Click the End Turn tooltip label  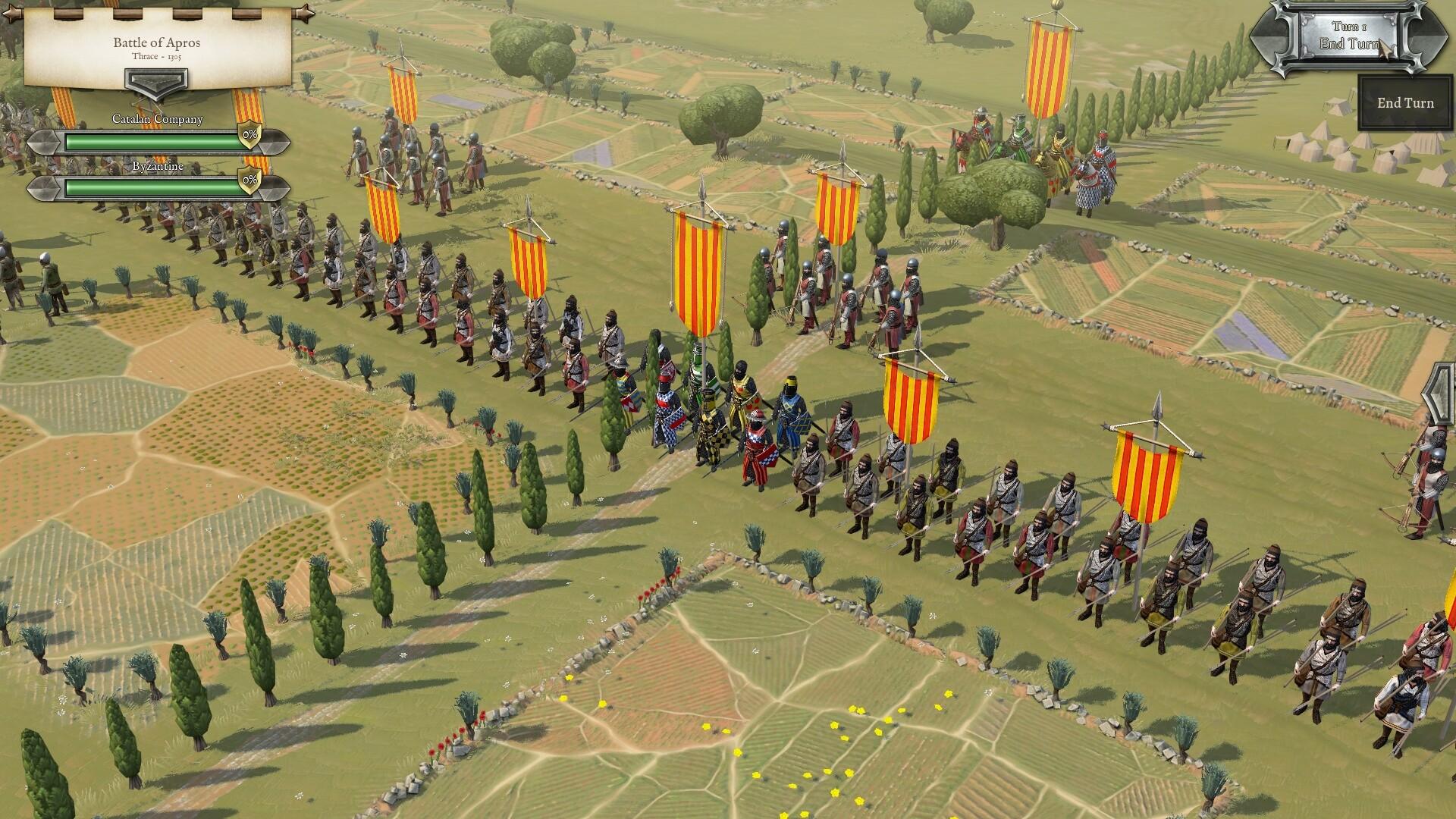coord(1404,102)
